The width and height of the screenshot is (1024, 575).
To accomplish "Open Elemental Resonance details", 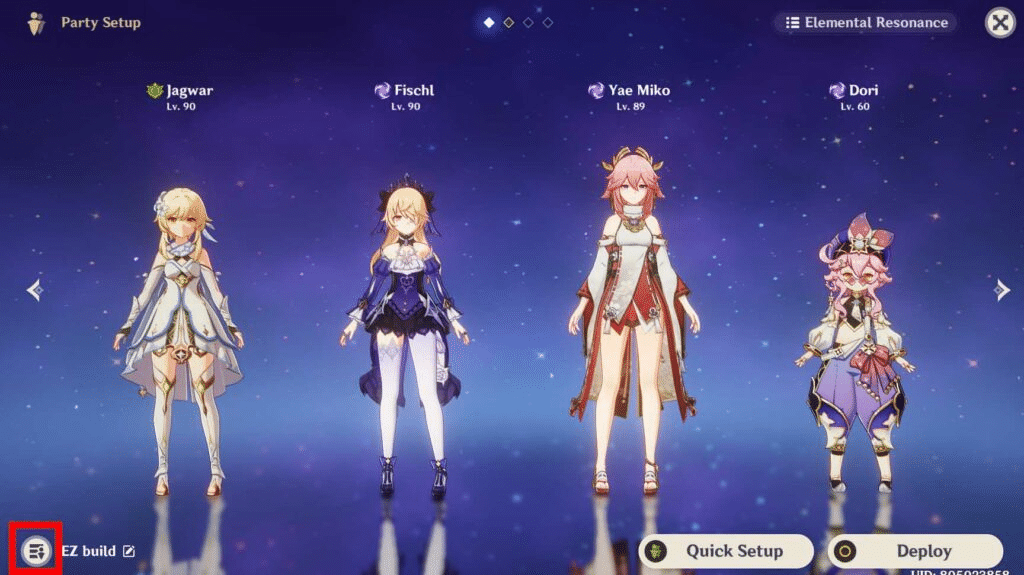I will [865, 22].
